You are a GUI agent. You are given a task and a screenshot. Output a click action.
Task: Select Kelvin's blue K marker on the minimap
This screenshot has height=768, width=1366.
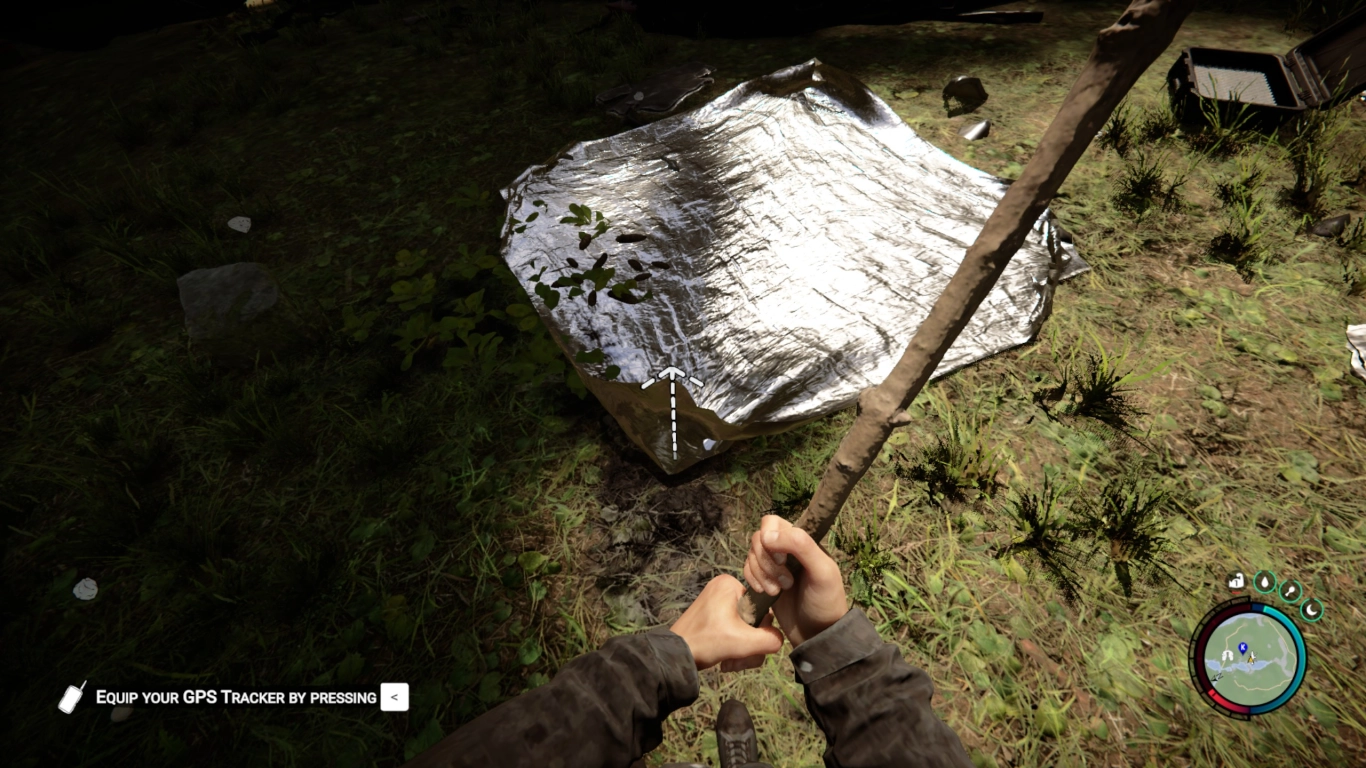coord(1242,647)
